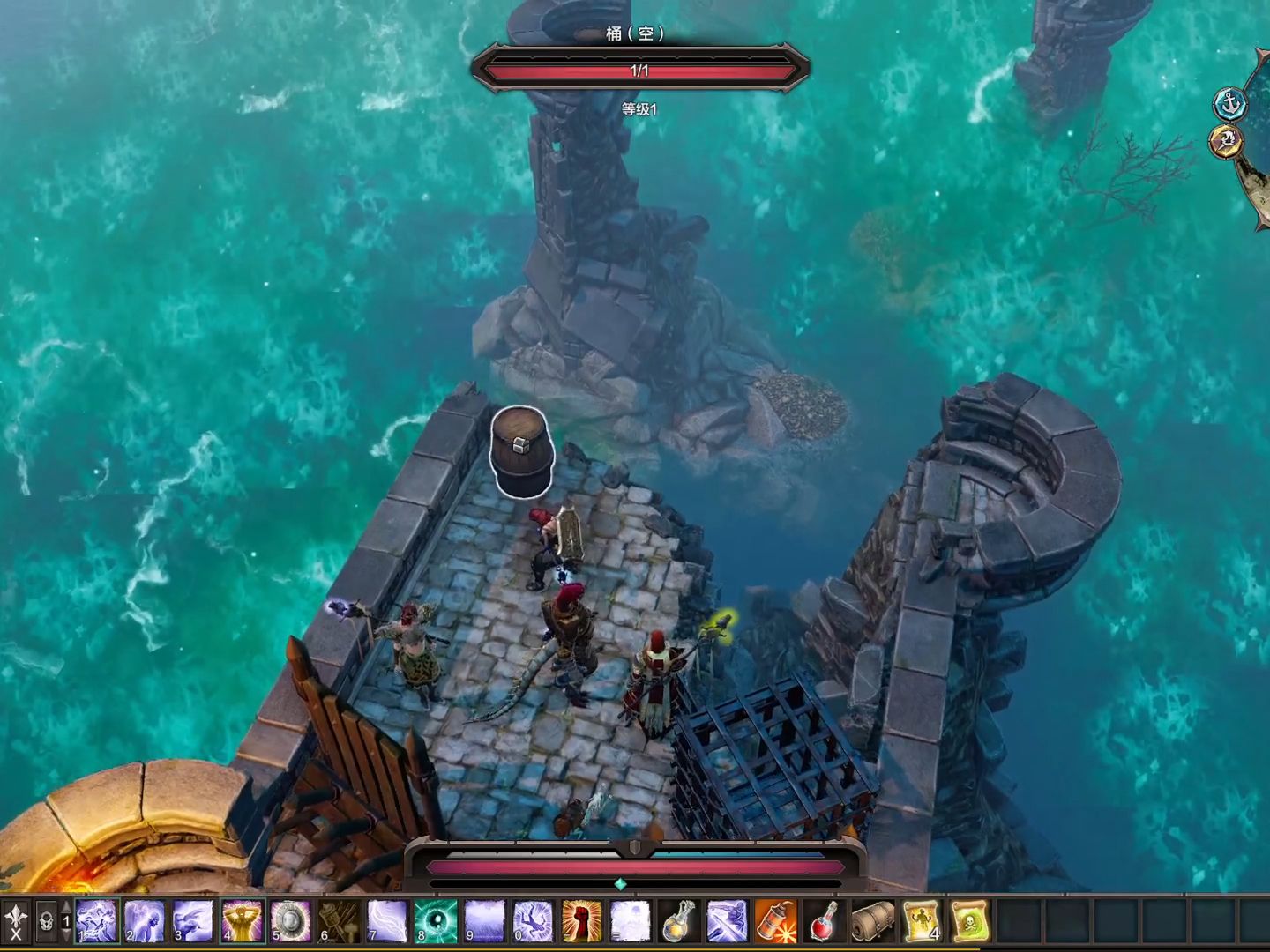Open the anchor waypoint button
Screen dimensions: 1270x952
coord(1229,105)
